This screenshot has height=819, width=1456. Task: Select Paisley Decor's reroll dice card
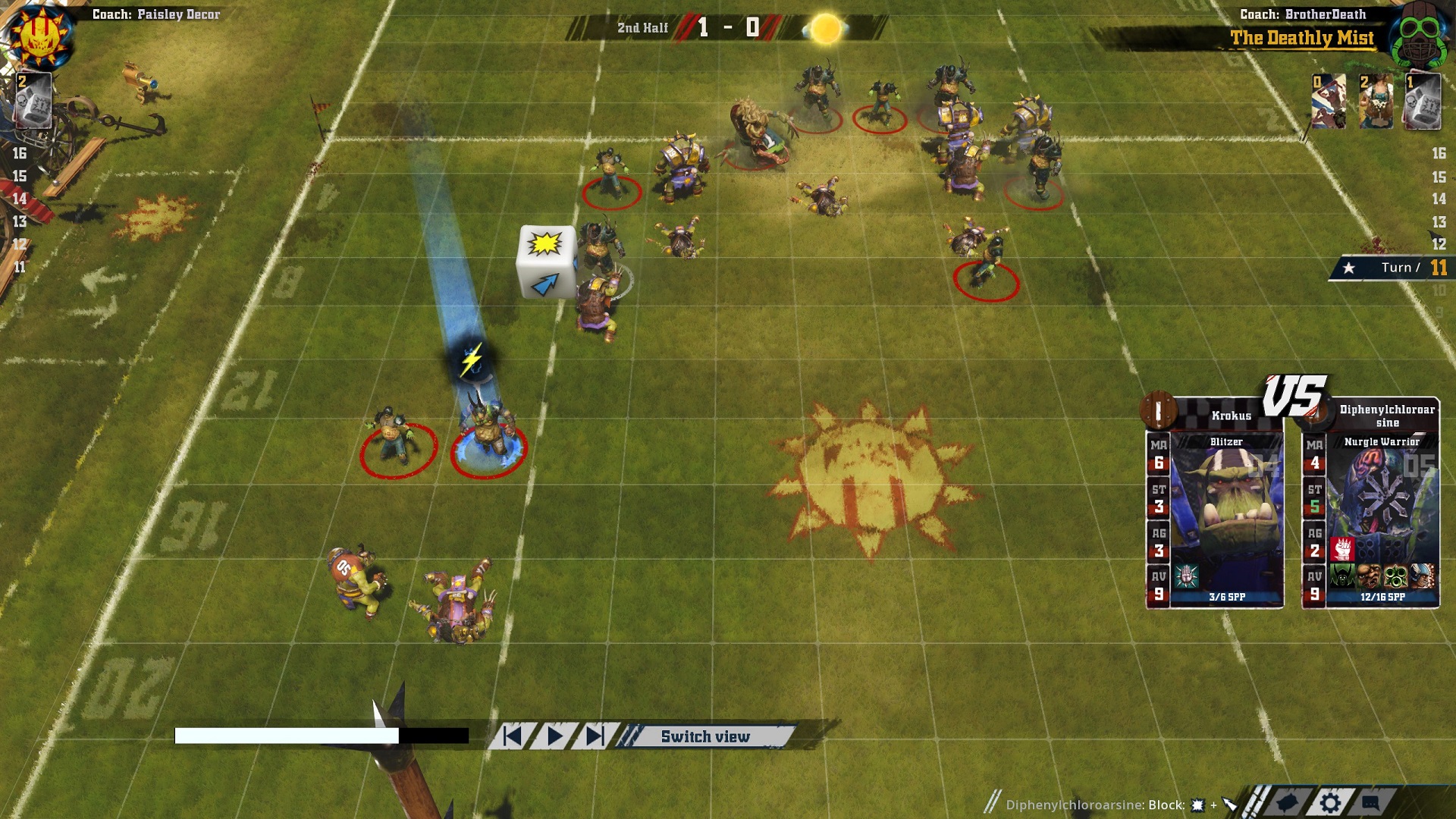click(x=33, y=100)
